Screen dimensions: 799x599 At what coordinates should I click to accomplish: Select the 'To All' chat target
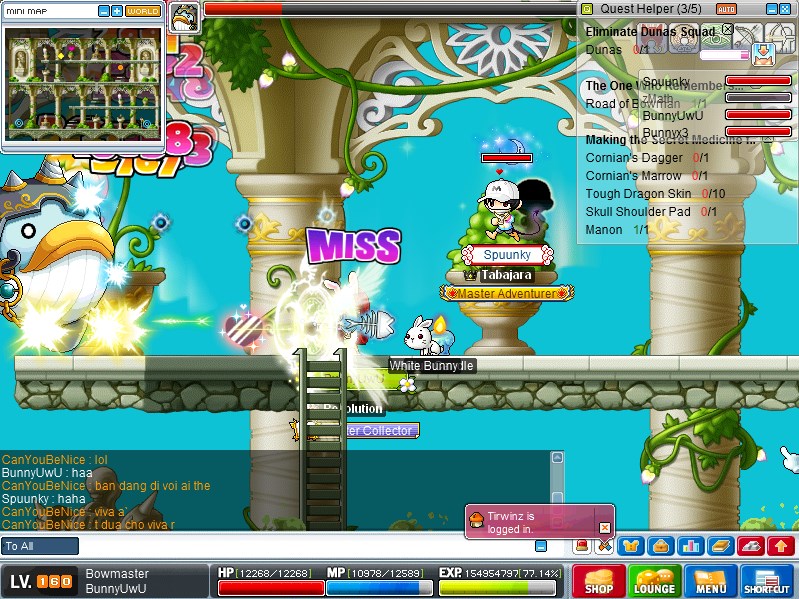(40, 546)
